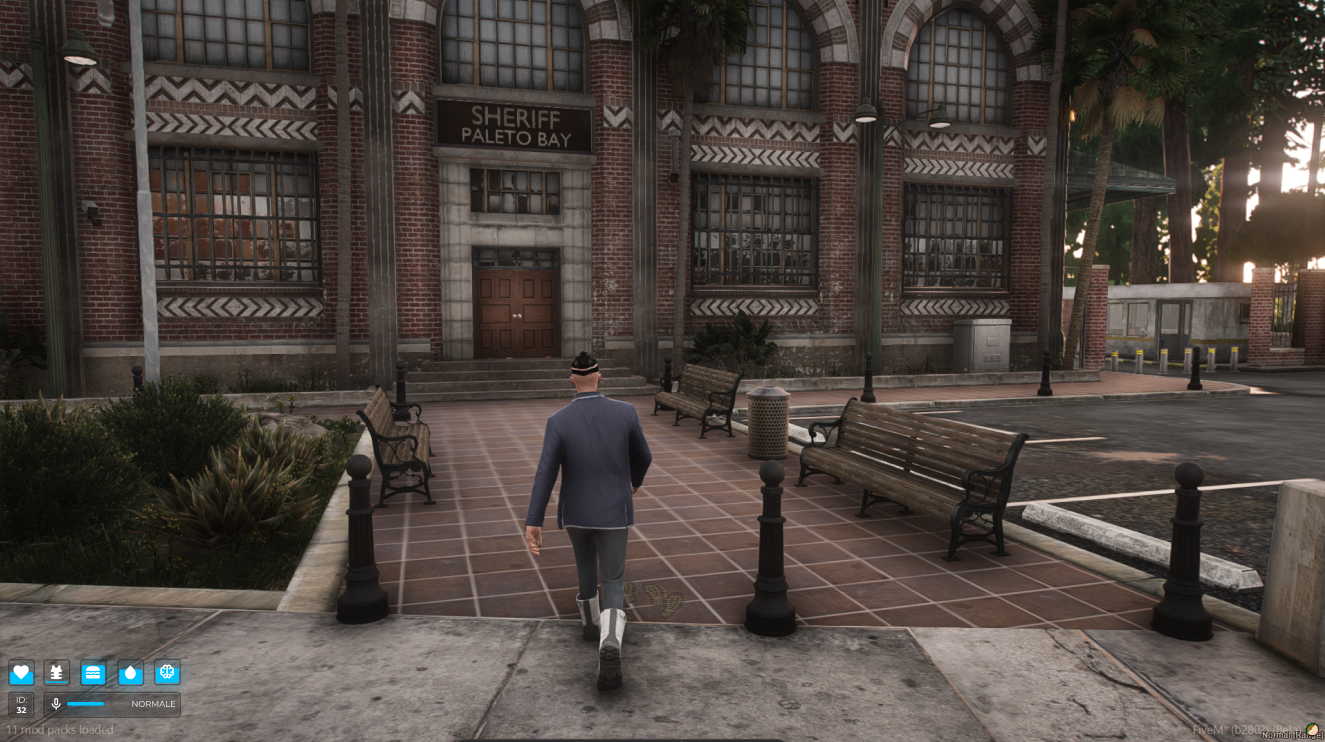
Task: Click the hunger burger icon
Action: click(x=94, y=674)
